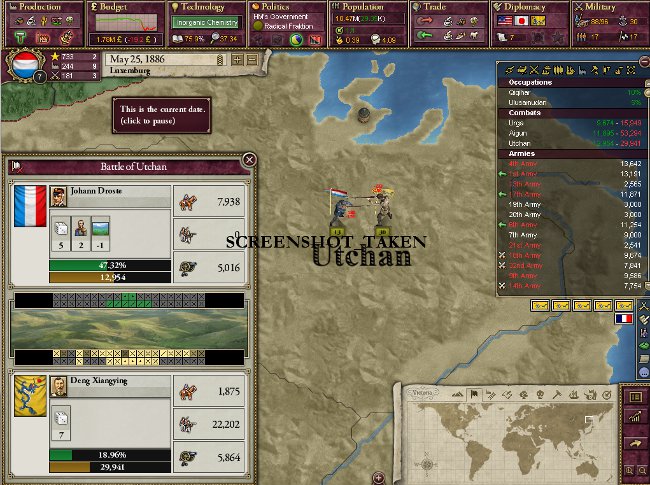
Task: Click the French flag alert icon
Action: click(x=625, y=318)
